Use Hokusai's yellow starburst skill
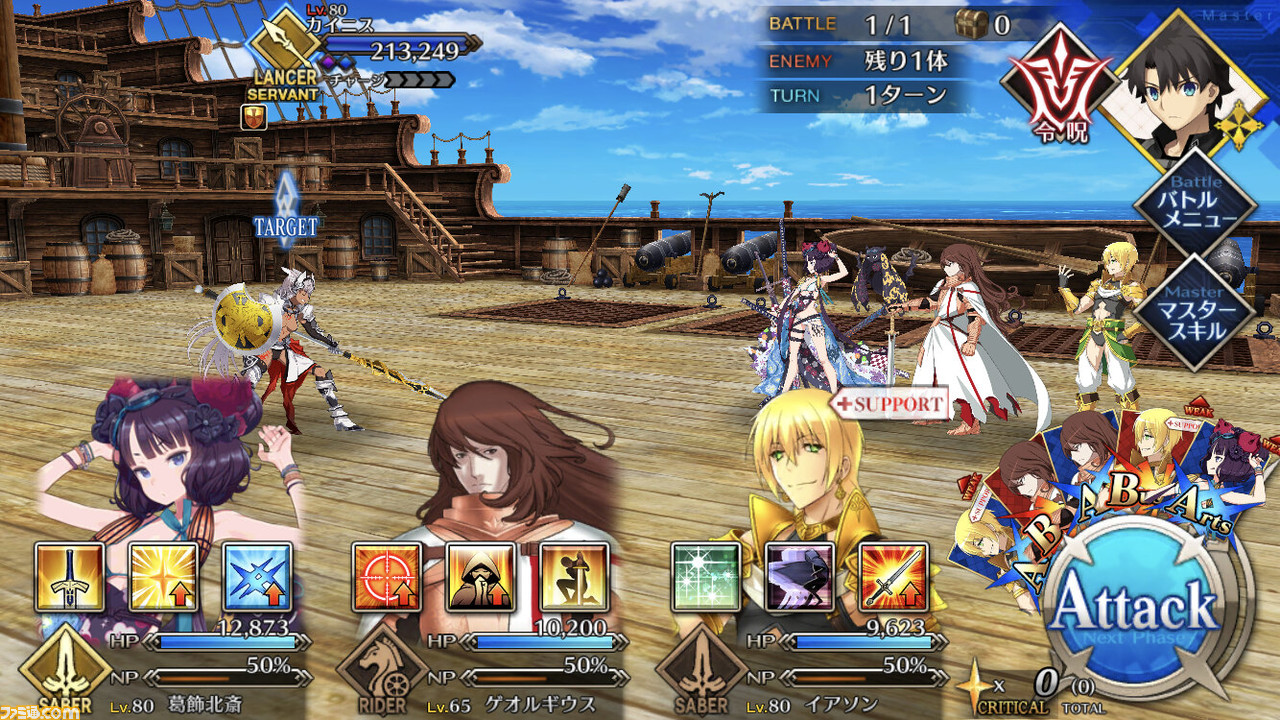The height and width of the screenshot is (720, 1280). tap(164, 577)
